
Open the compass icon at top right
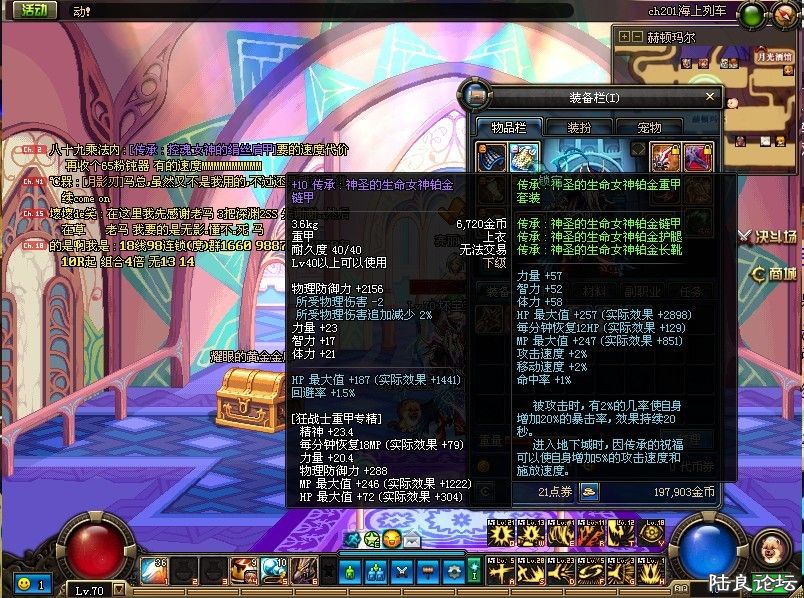tap(785, 15)
